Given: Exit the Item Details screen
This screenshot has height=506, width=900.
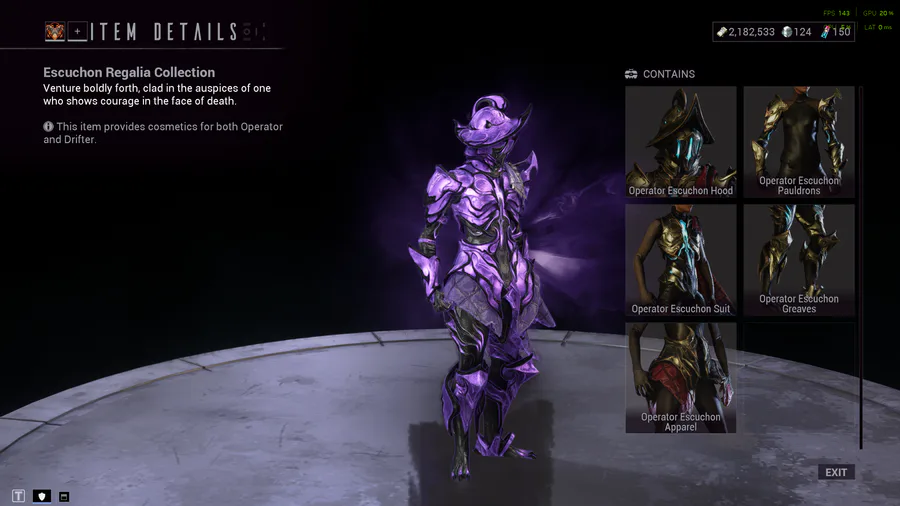Looking at the screenshot, I should click(836, 472).
